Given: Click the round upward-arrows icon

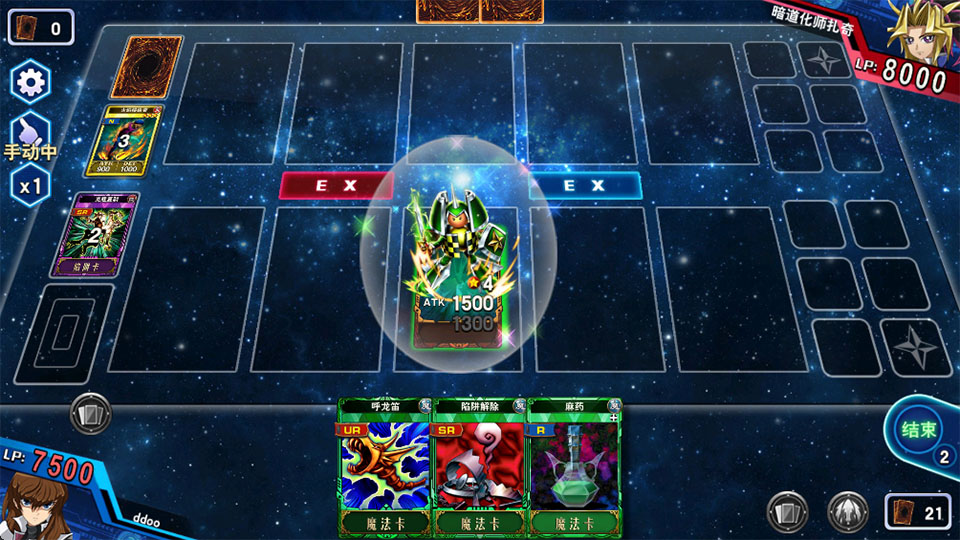Looking at the screenshot, I should (848, 512).
